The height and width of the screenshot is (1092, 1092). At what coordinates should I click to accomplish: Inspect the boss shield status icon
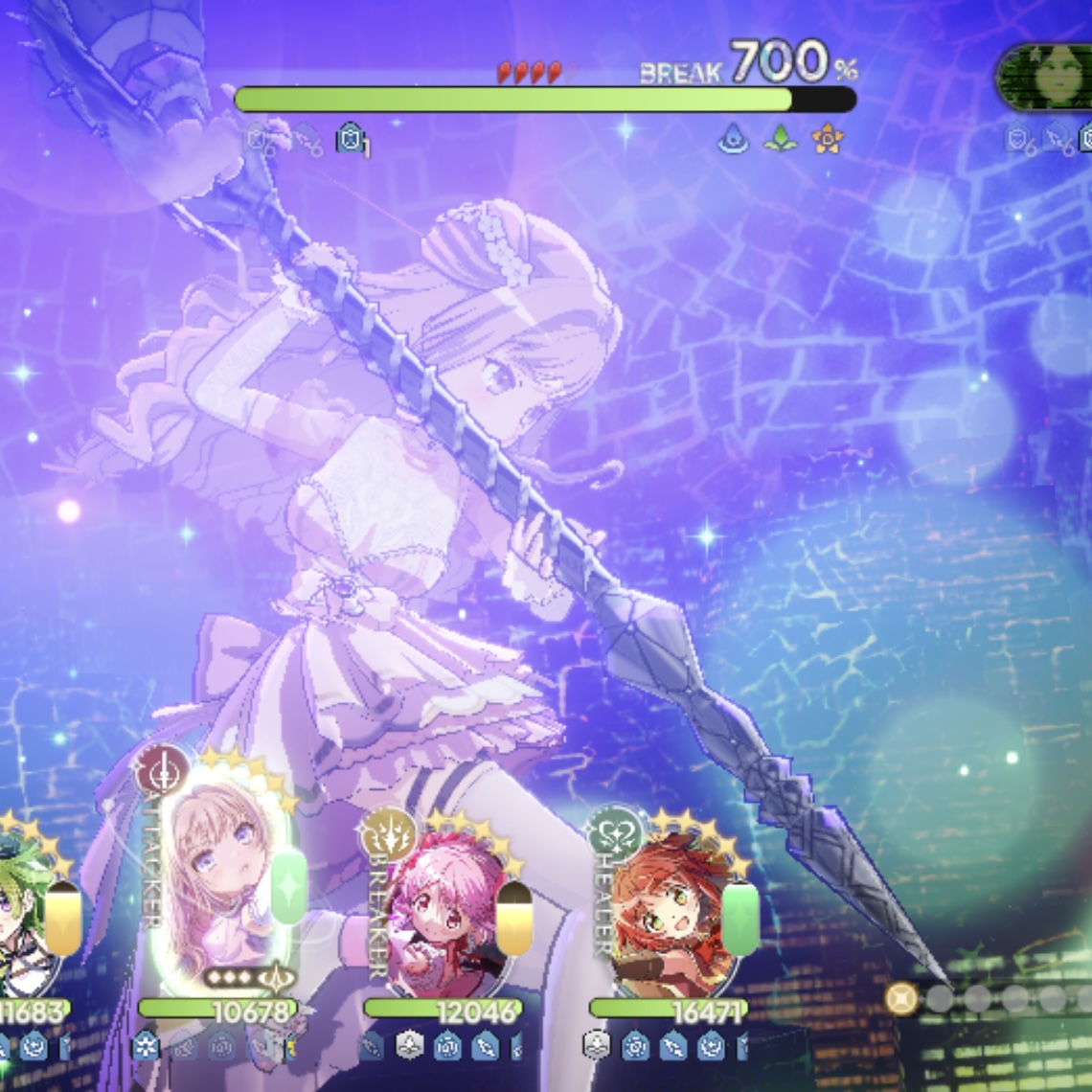coord(352,141)
